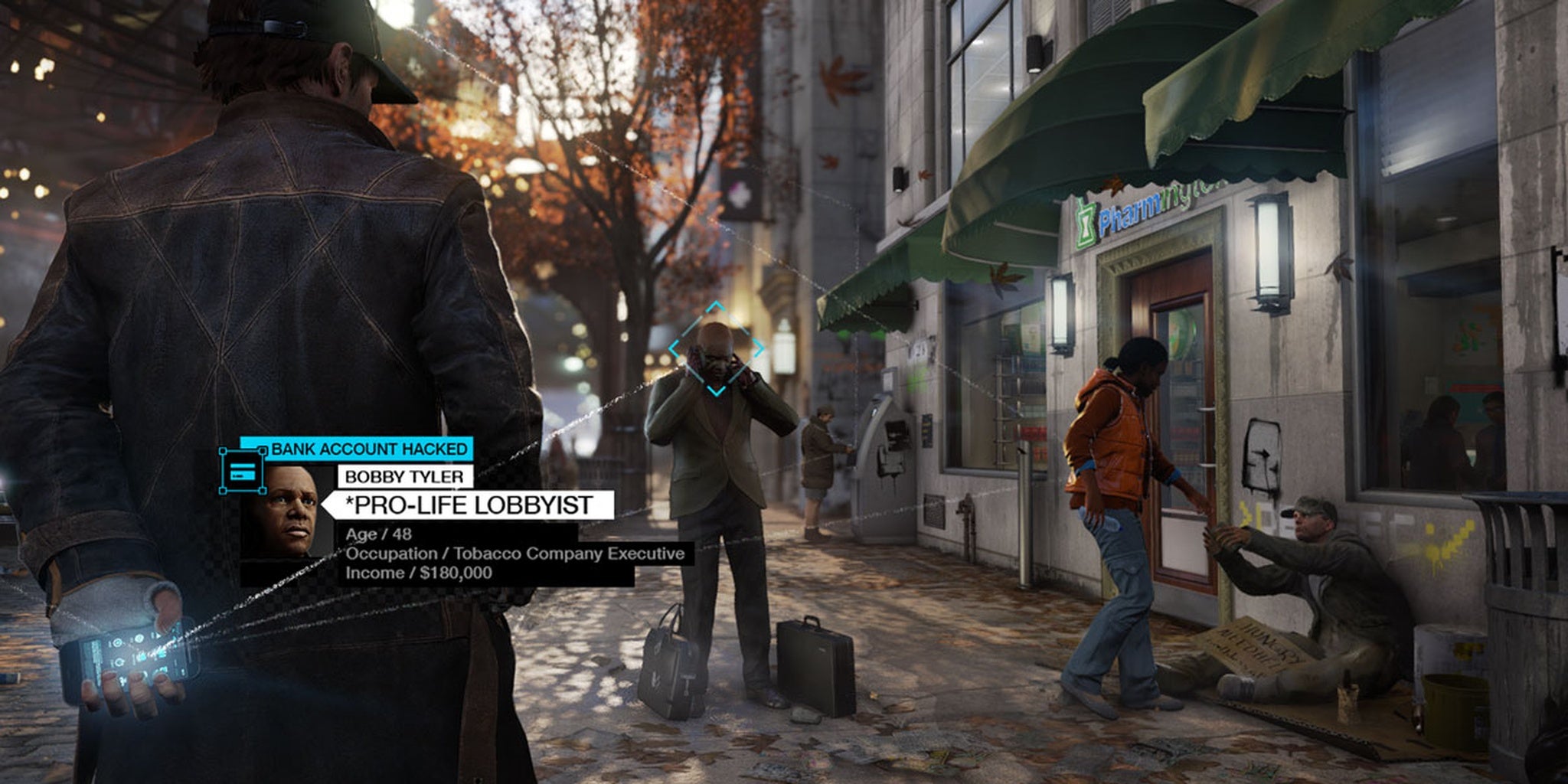
Task: Select Bobby Tyler's profile portrait
Action: (x=287, y=512)
